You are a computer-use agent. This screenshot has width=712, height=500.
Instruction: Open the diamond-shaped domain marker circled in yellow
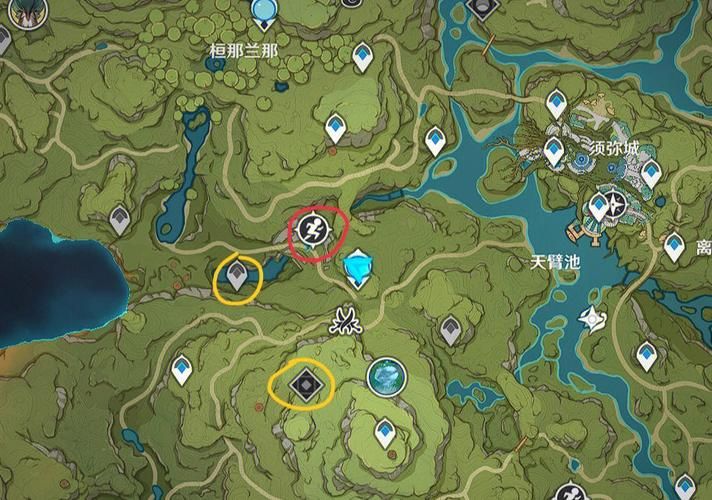(303, 383)
